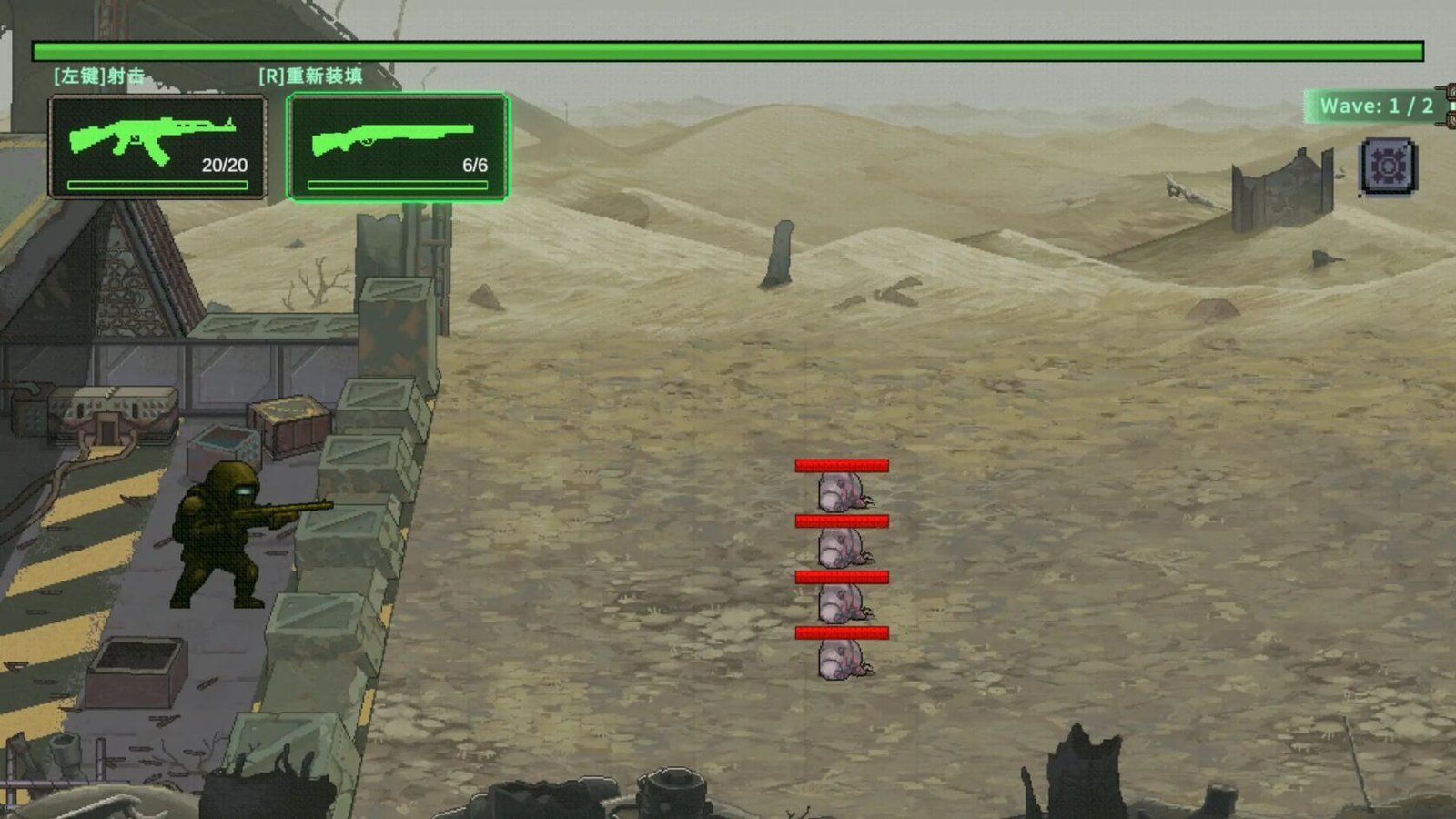Image resolution: width=1456 pixels, height=819 pixels.
Task: Switch to the shotgun weapon slot
Action: 398,147
